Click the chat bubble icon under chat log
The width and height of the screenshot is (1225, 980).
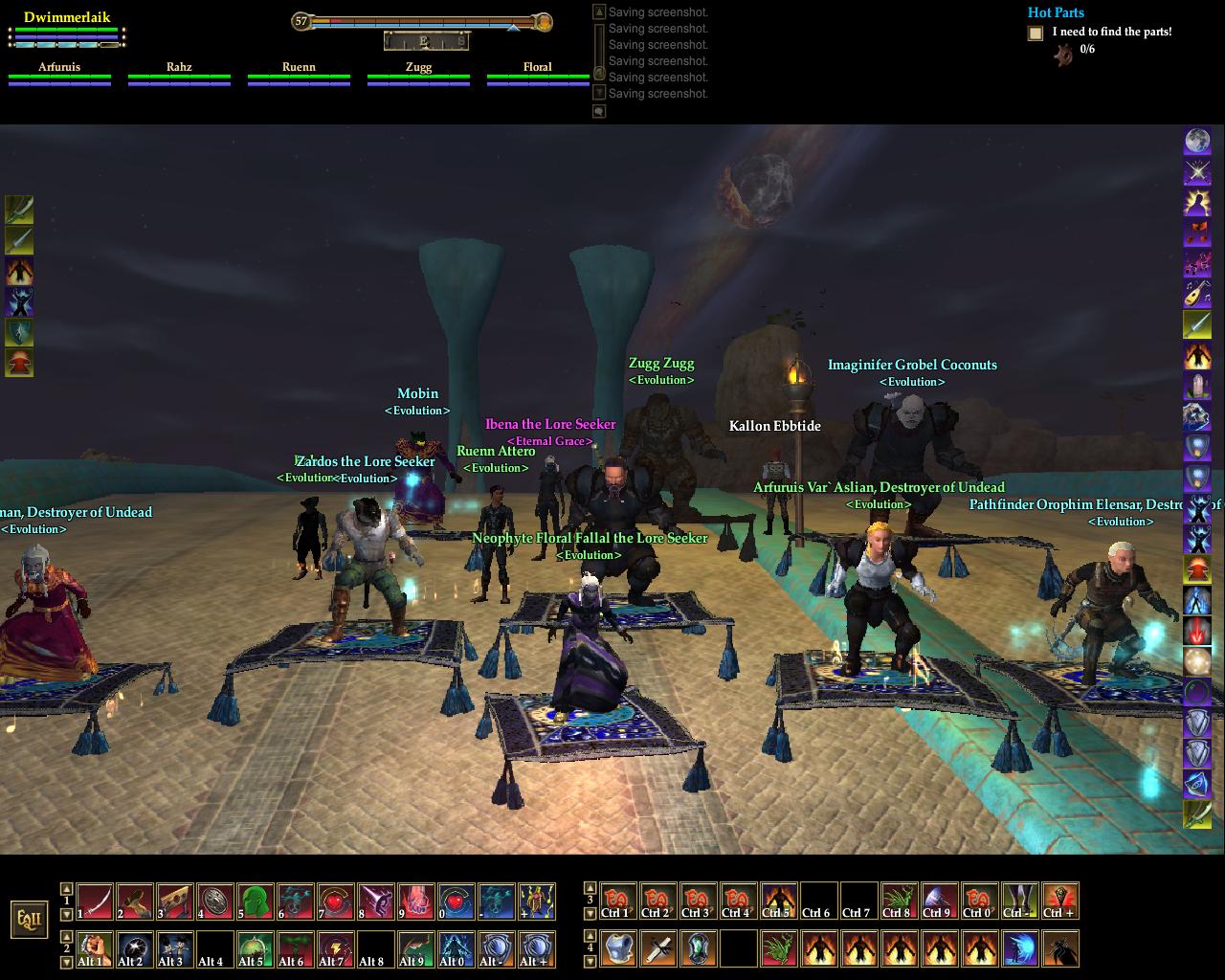tap(599, 111)
